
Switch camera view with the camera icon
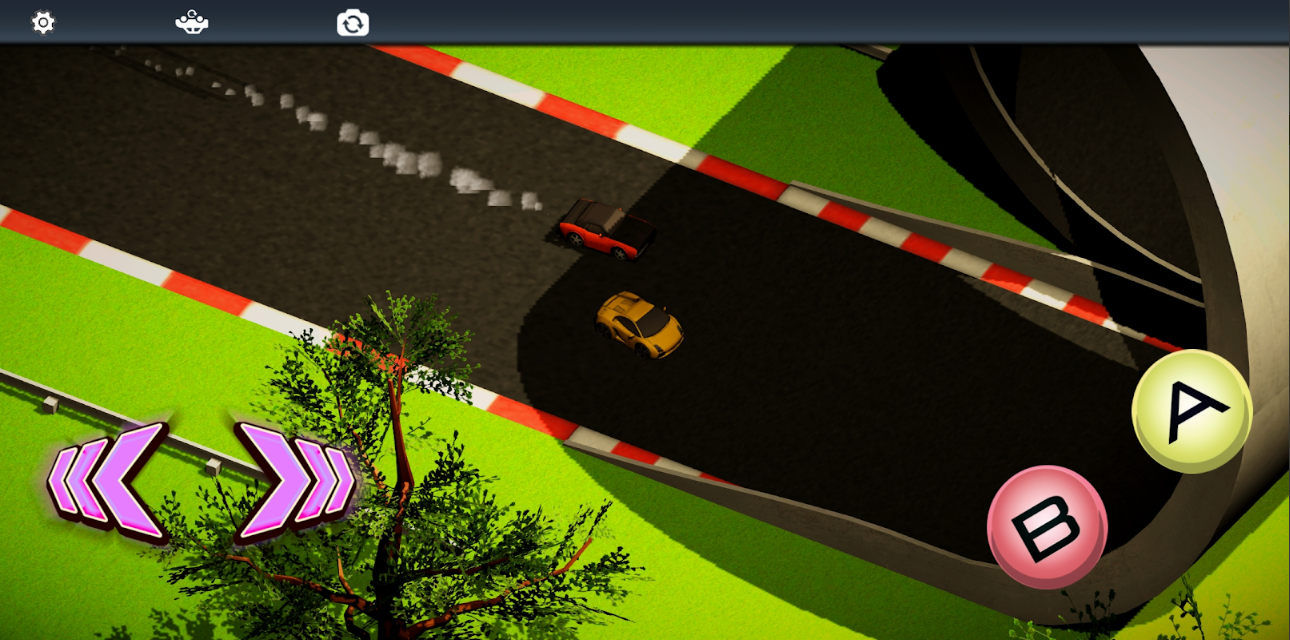(353, 22)
